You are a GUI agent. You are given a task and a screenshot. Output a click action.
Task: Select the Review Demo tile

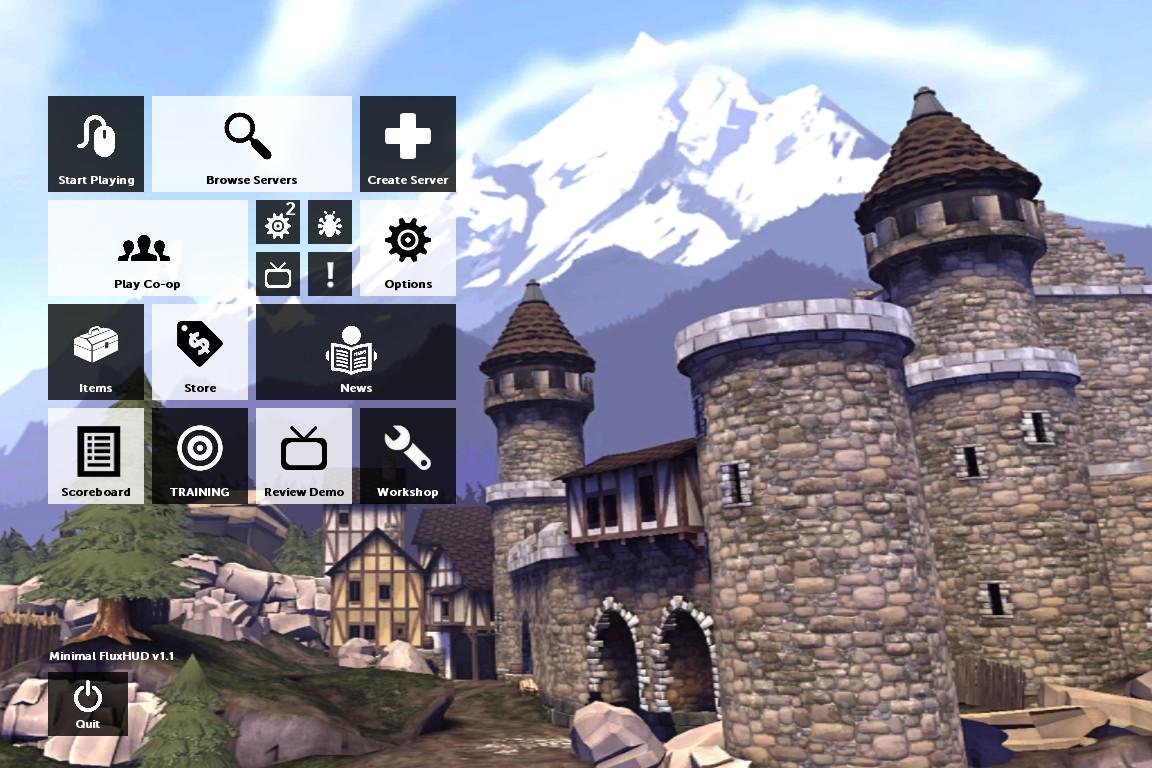(304, 456)
